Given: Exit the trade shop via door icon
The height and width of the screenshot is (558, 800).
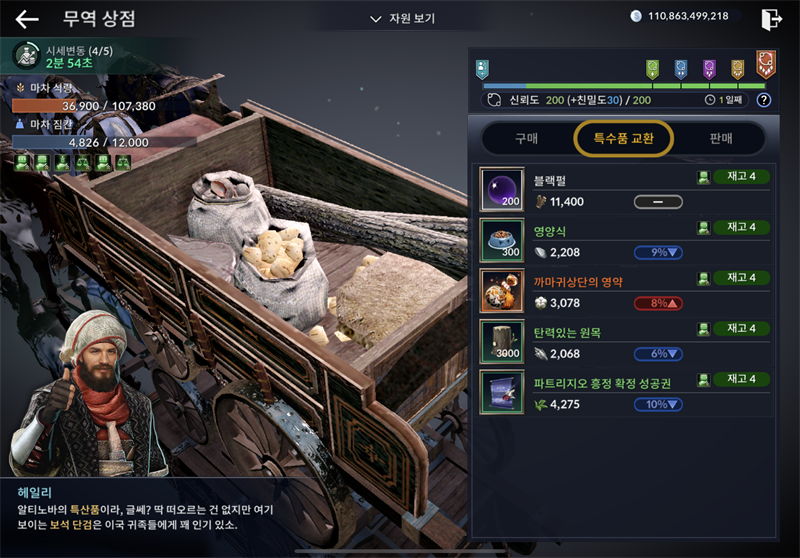Looking at the screenshot, I should pyautogui.click(x=771, y=19).
